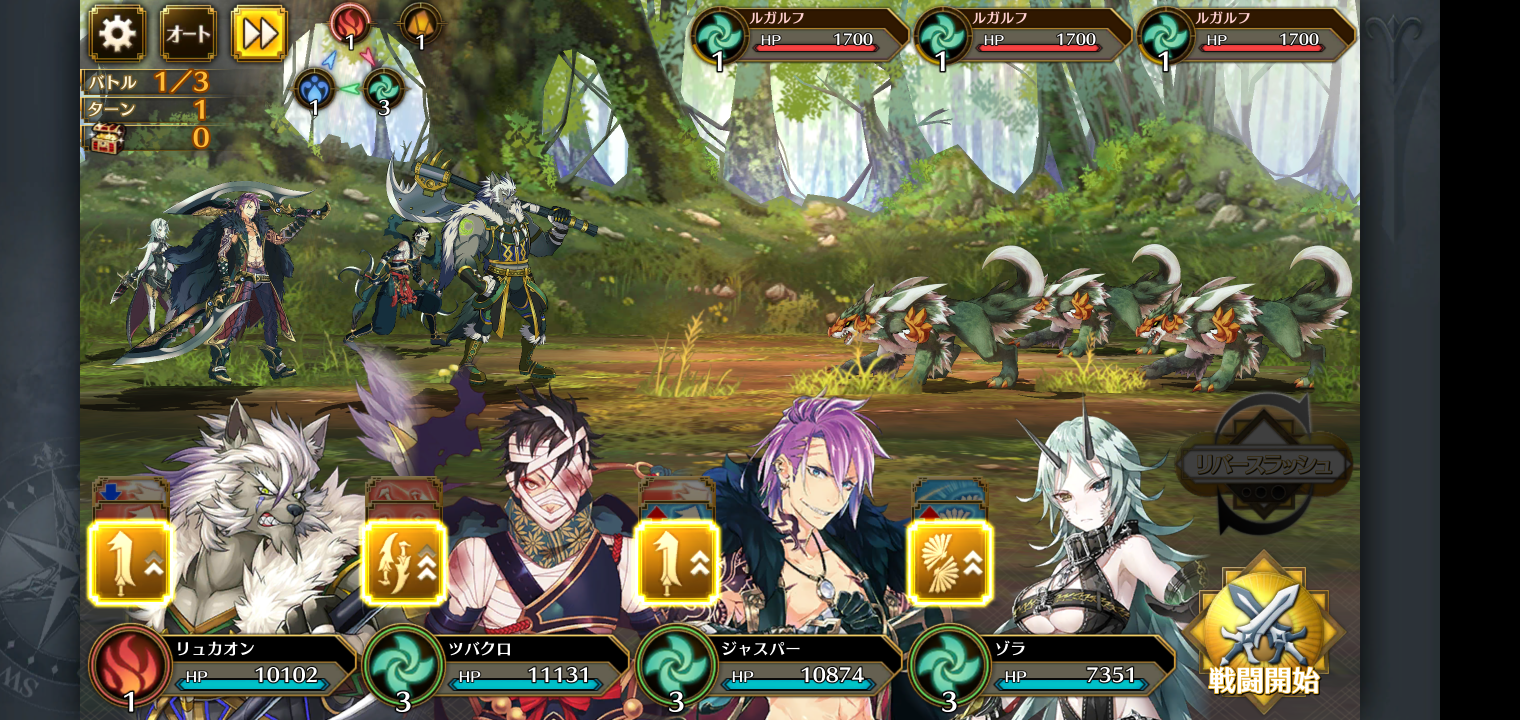Activate the fast-forward speed button
Image resolution: width=1520 pixels, height=720 pixels.
[x=259, y=34]
